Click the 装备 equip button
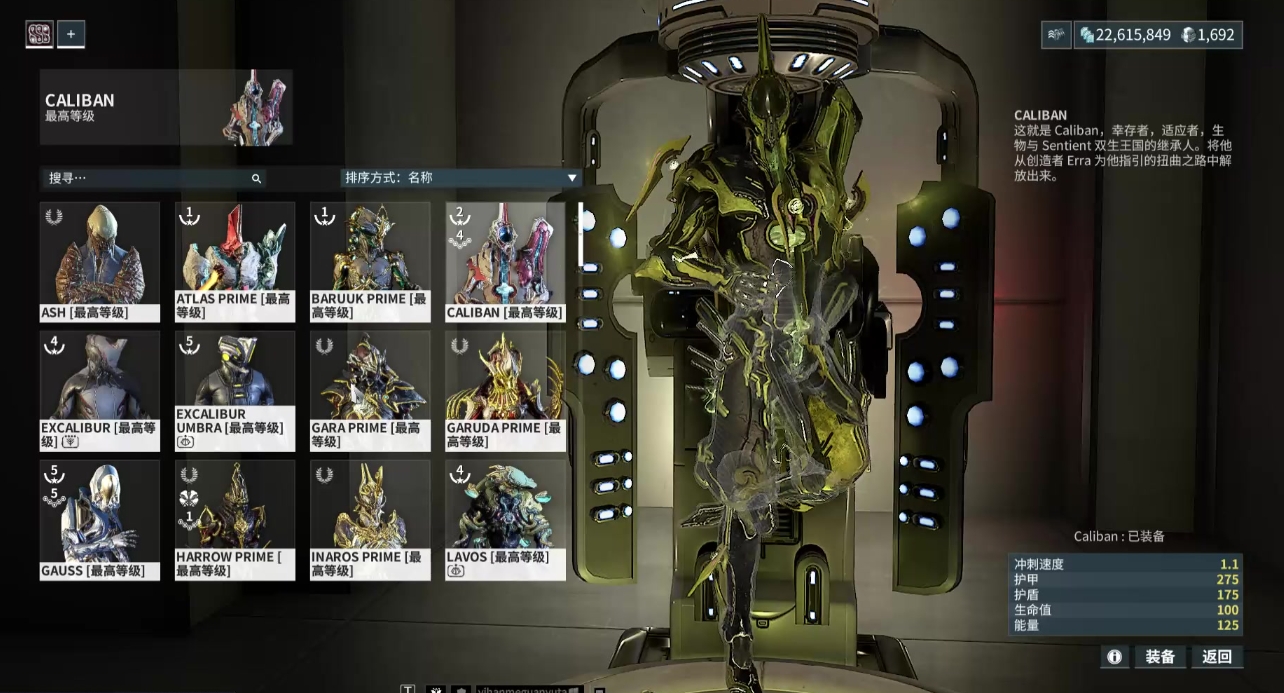Screen dimensions: 1284x693 pos(1160,657)
